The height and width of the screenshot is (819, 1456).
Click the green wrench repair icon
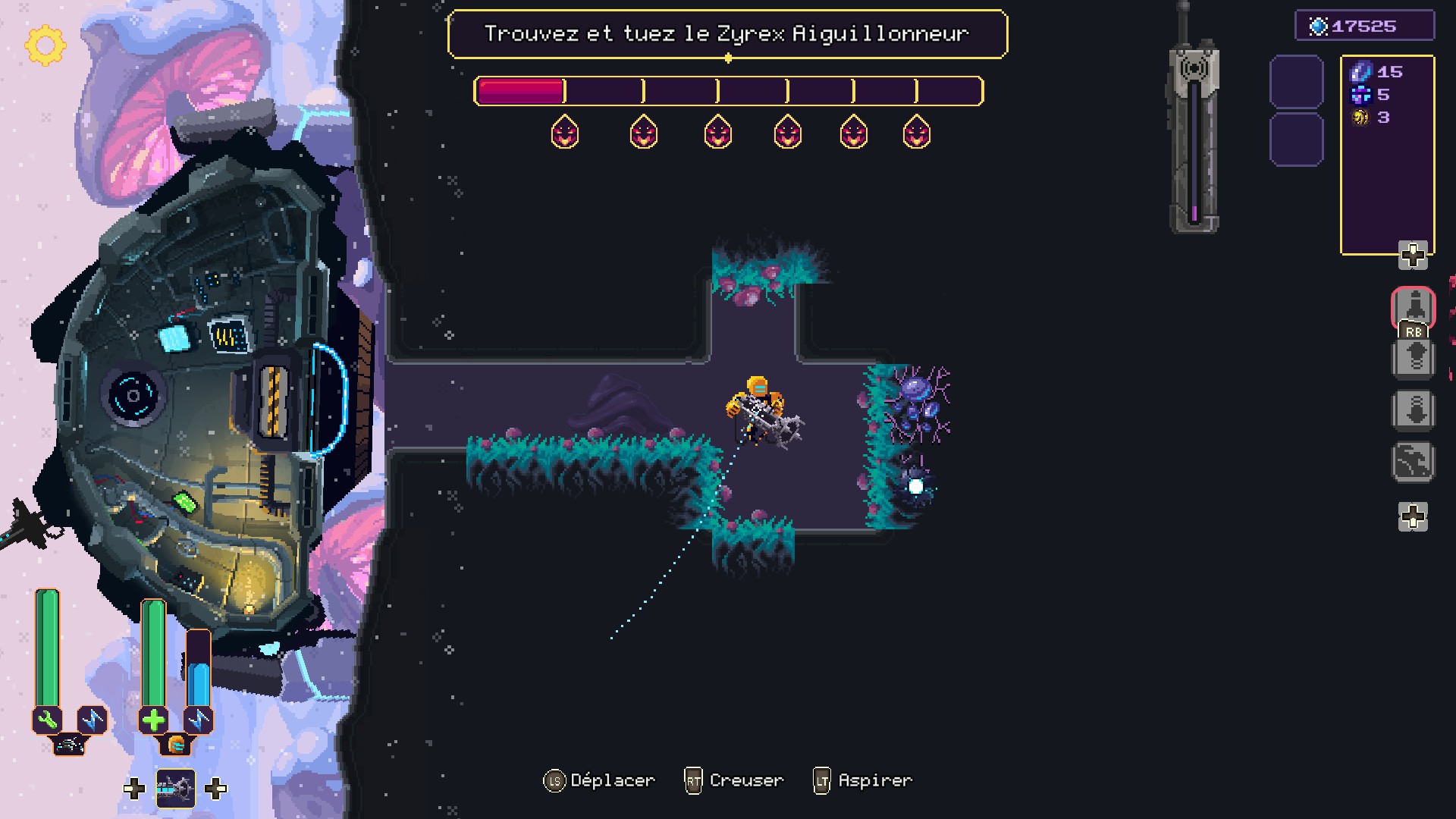point(48,720)
